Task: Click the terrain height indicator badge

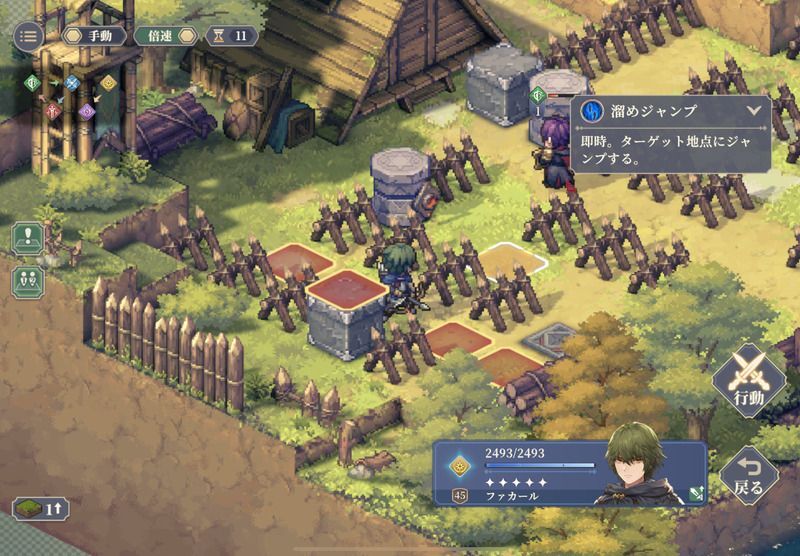Action: (x=40, y=508)
